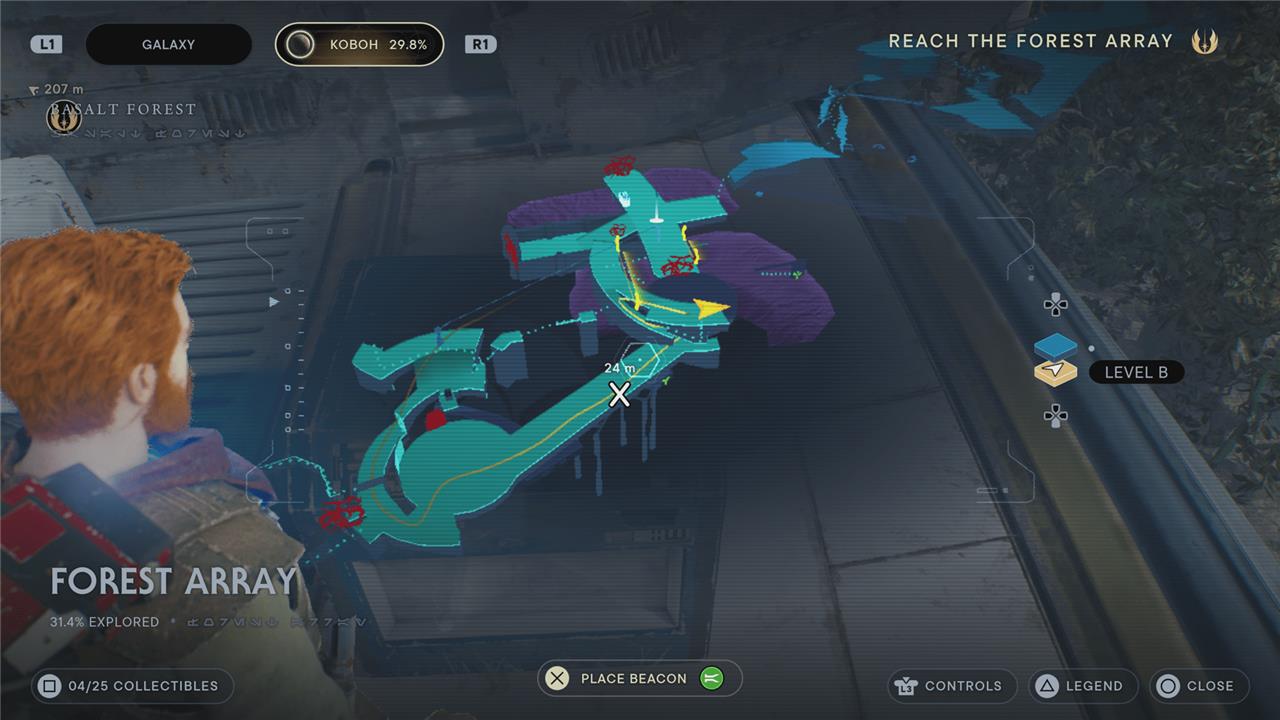
Task: Select the Koboh 29.8% planet tab
Action: [359, 45]
